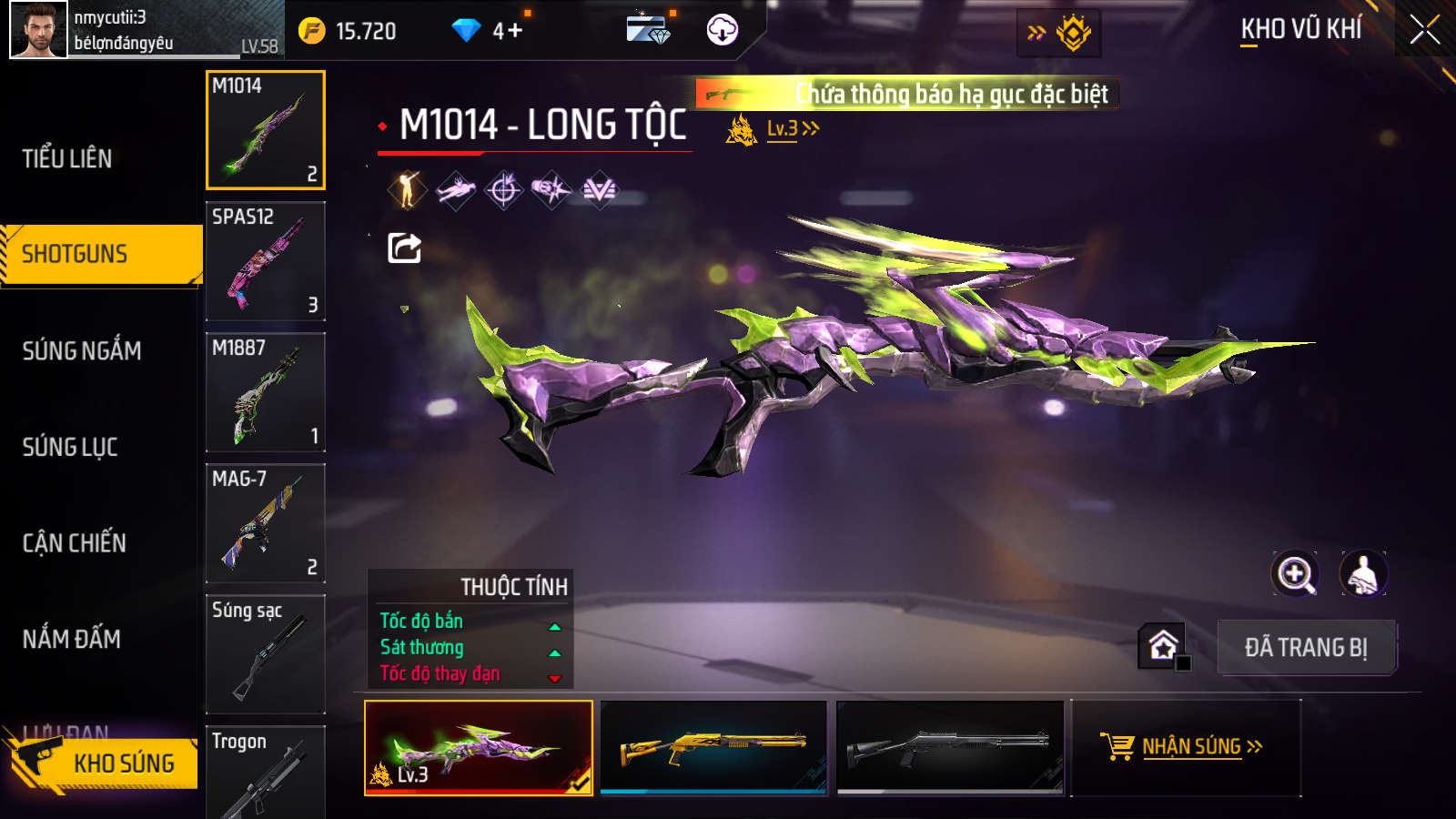The width and height of the screenshot is (1456, 819).
Task: Choose the Cận Chiến category
Action: pos(75,543)
